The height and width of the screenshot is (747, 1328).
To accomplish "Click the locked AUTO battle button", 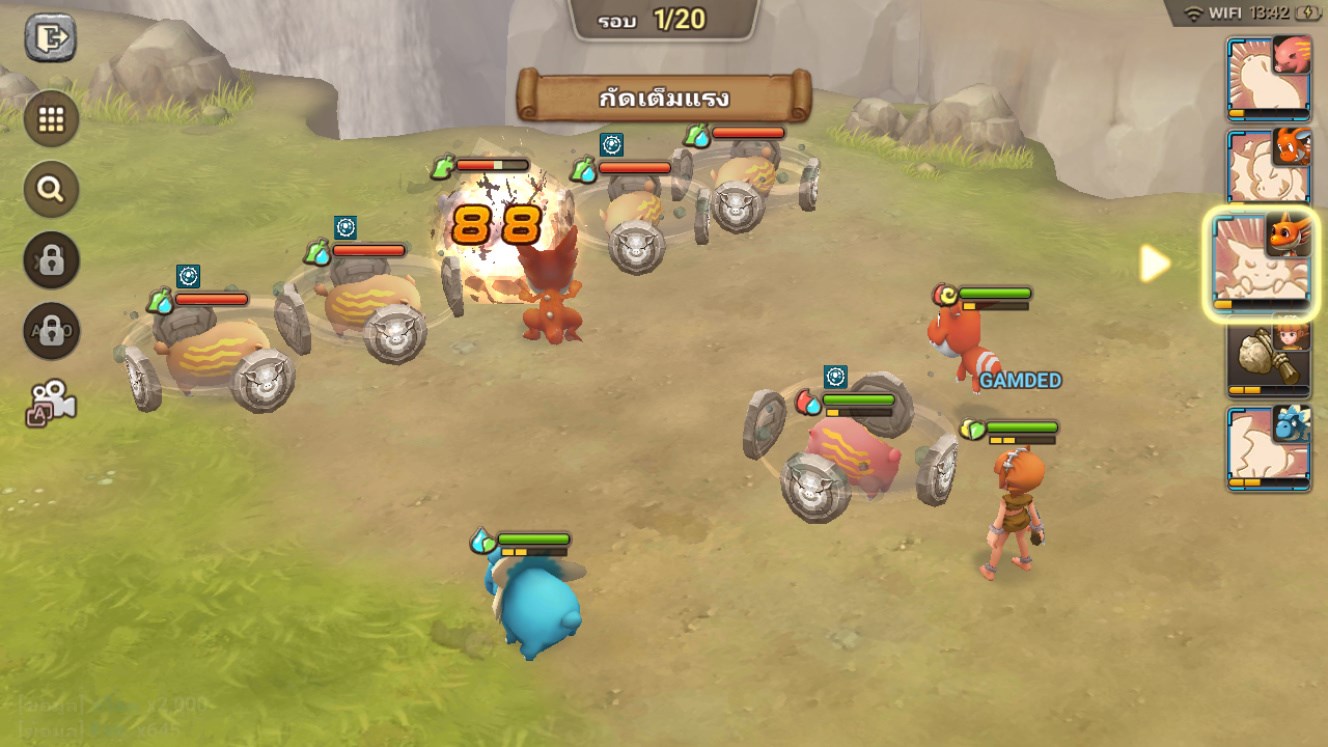I will click(x=51, y=331).
